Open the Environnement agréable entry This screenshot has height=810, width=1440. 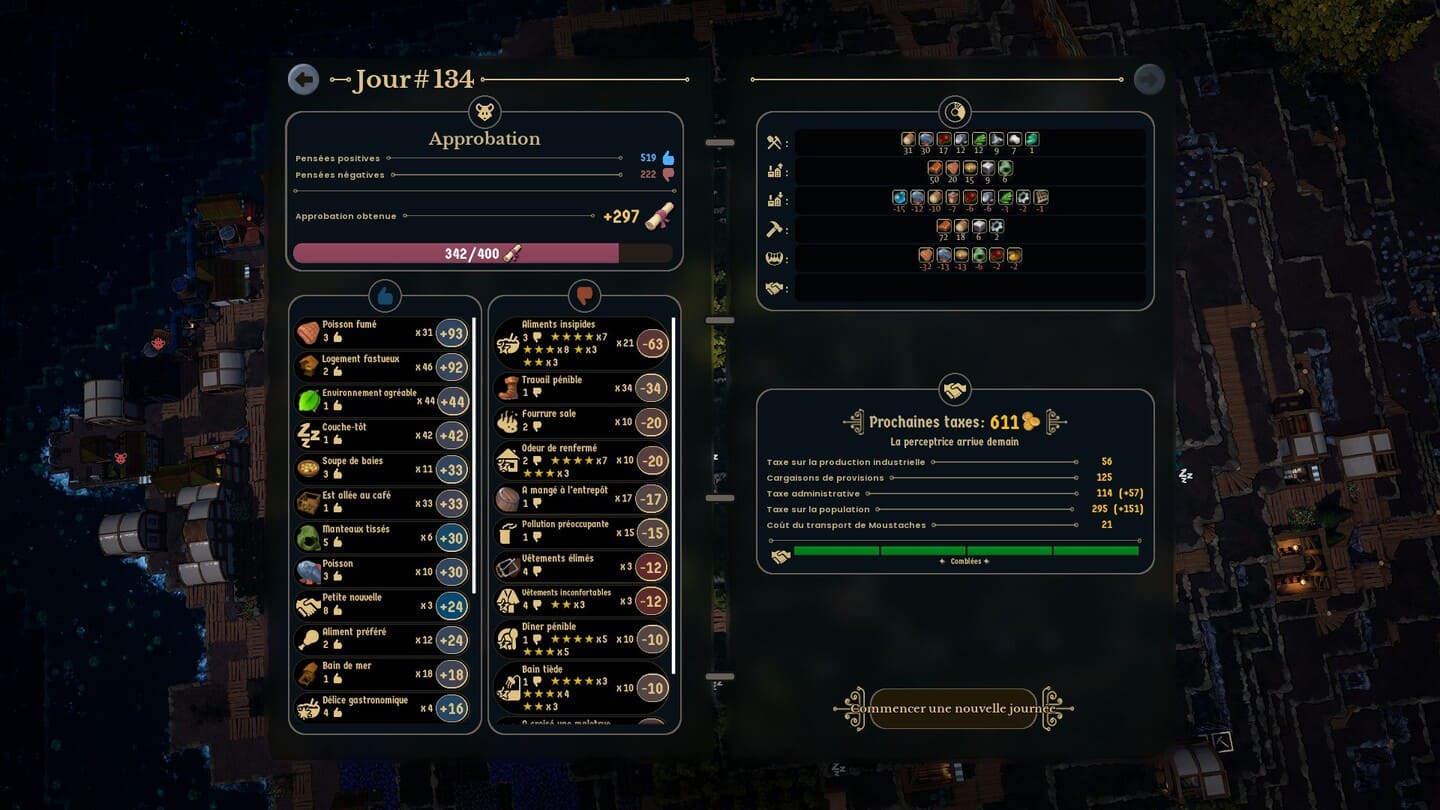coord(381,400)
